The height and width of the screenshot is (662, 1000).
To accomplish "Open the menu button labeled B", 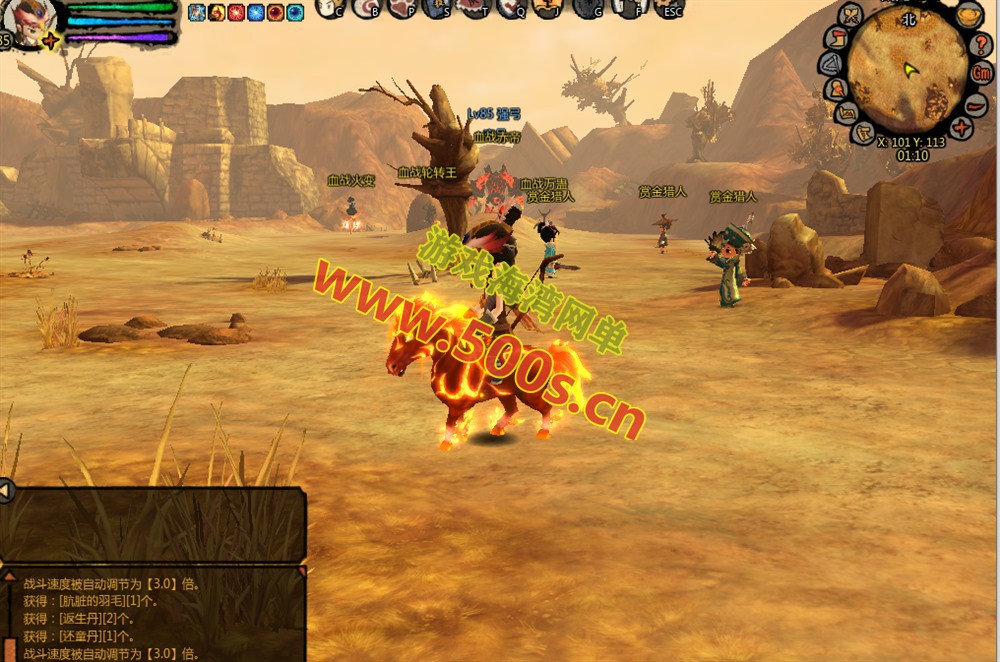I will pos(368,9).
